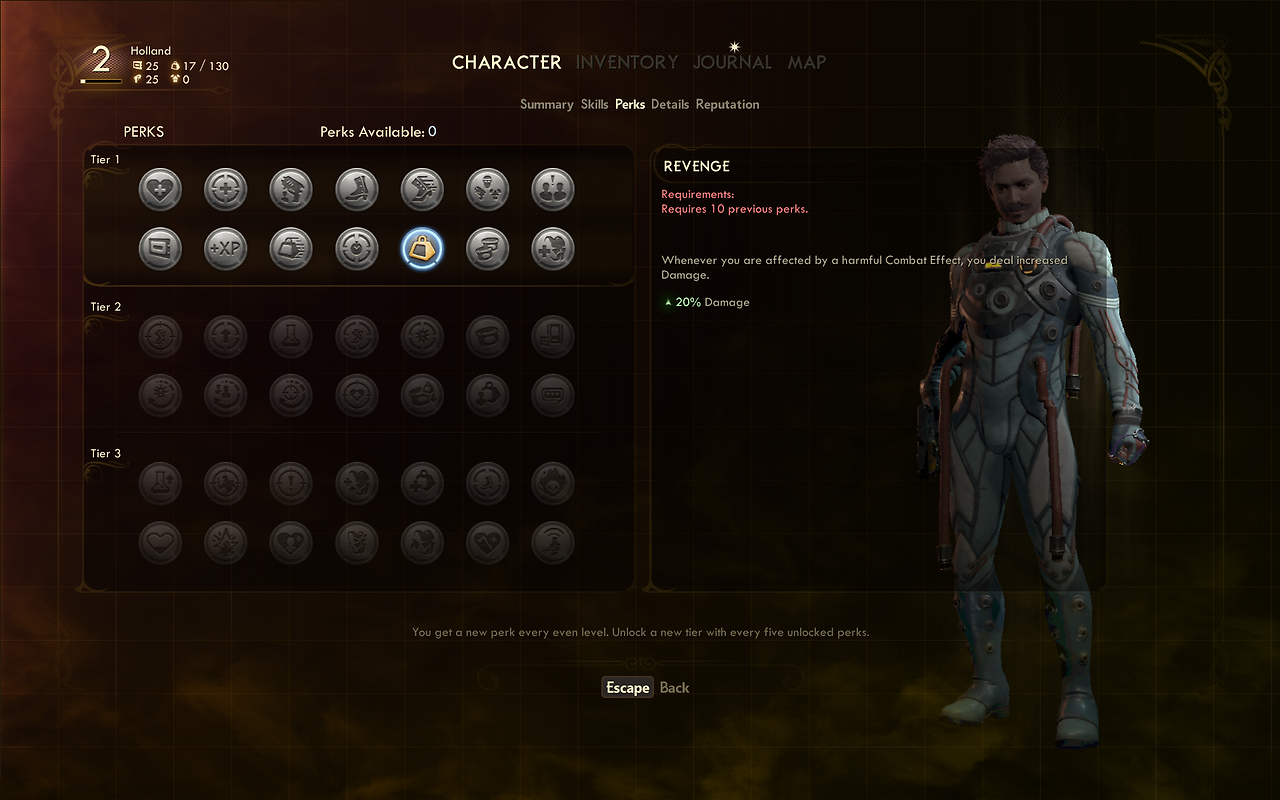Open the Reputation sub-tab
Viewport: 1280px width, 800px height.
coord(727,104)
